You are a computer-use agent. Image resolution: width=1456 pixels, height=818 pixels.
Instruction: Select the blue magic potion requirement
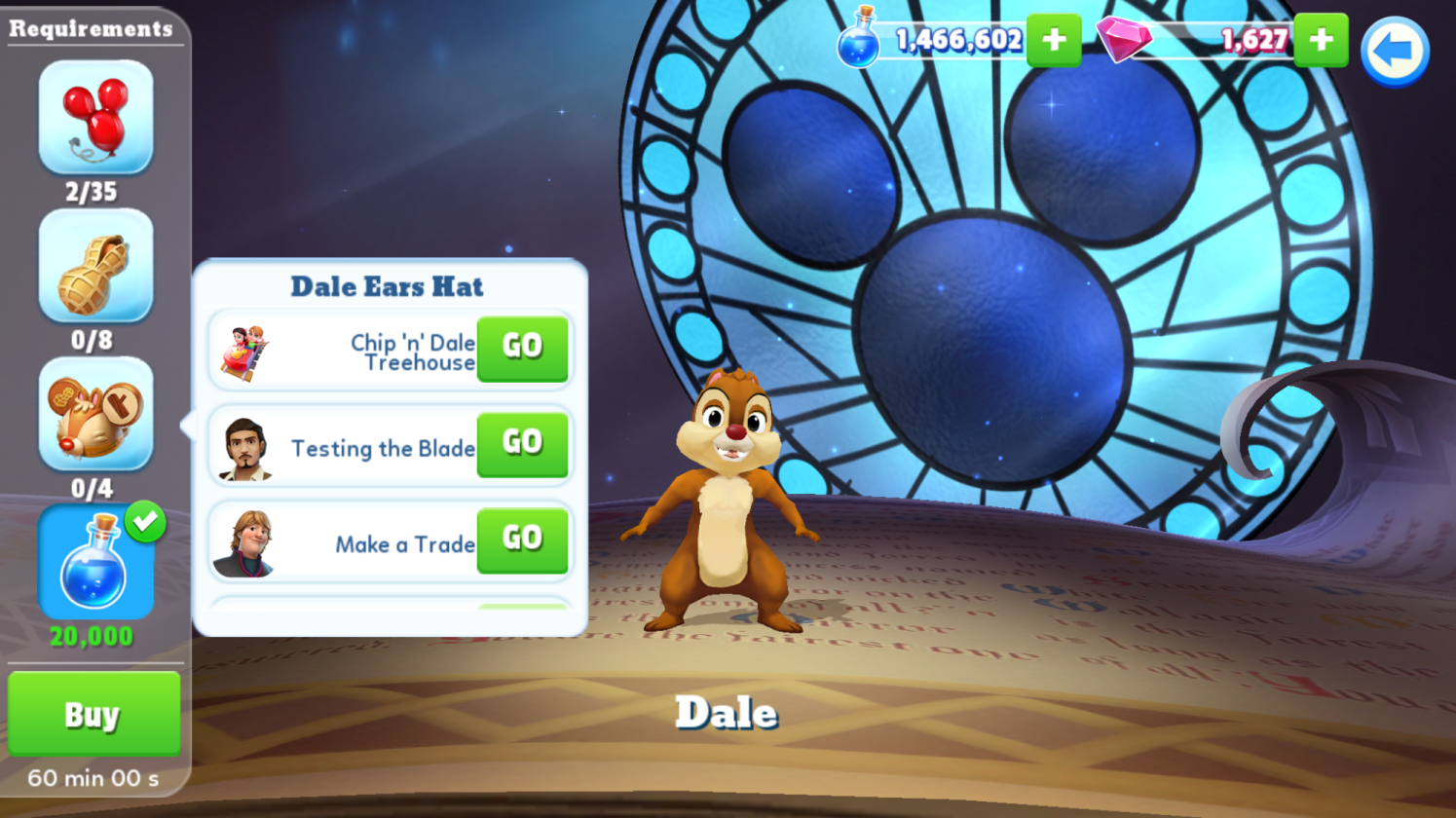95,563
